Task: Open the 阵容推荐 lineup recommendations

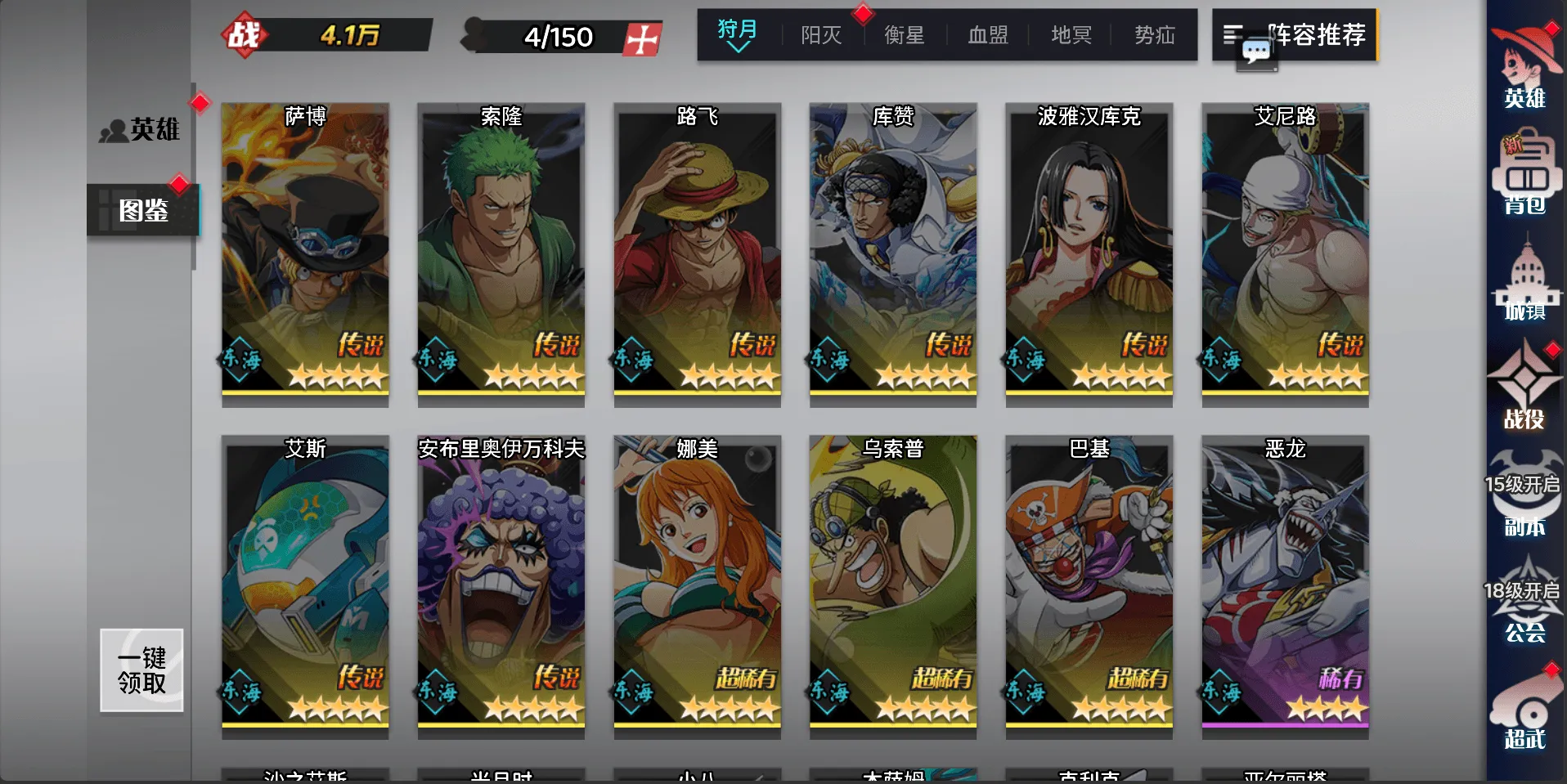Action: tap(1295, 35)
